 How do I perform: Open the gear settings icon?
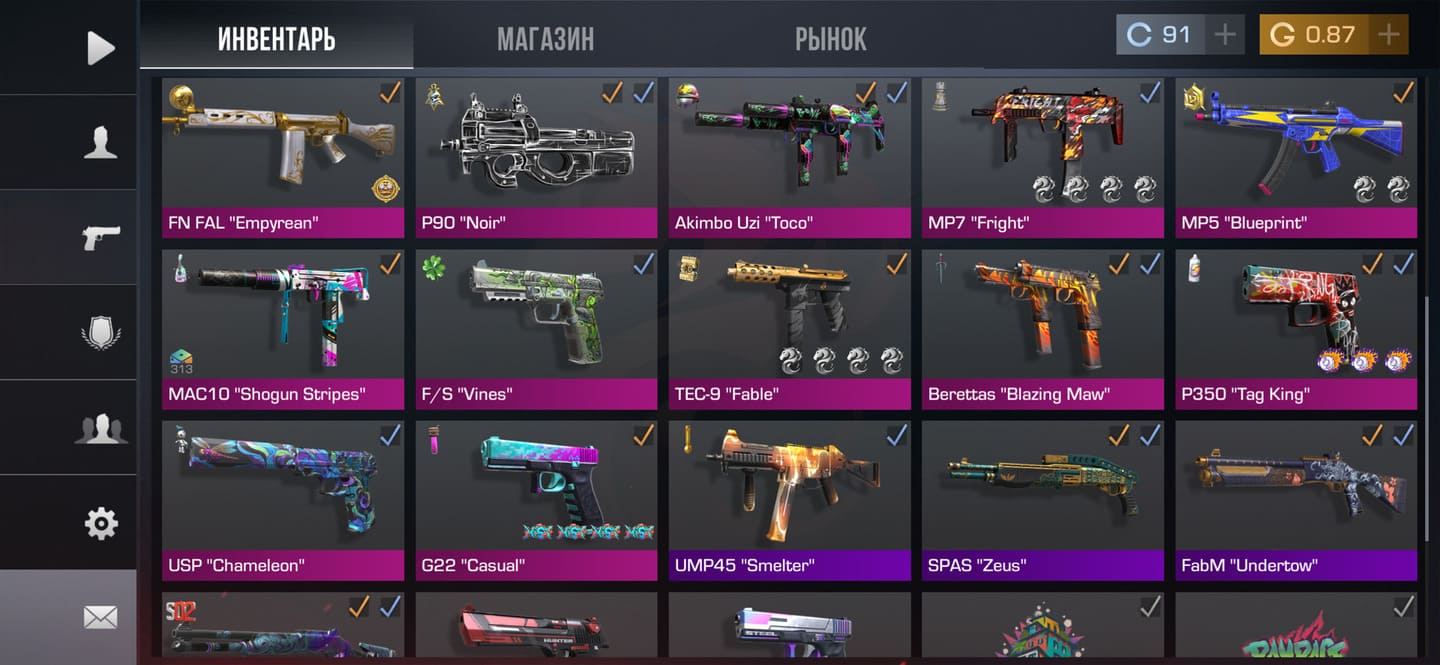click(x=100, y=523)
